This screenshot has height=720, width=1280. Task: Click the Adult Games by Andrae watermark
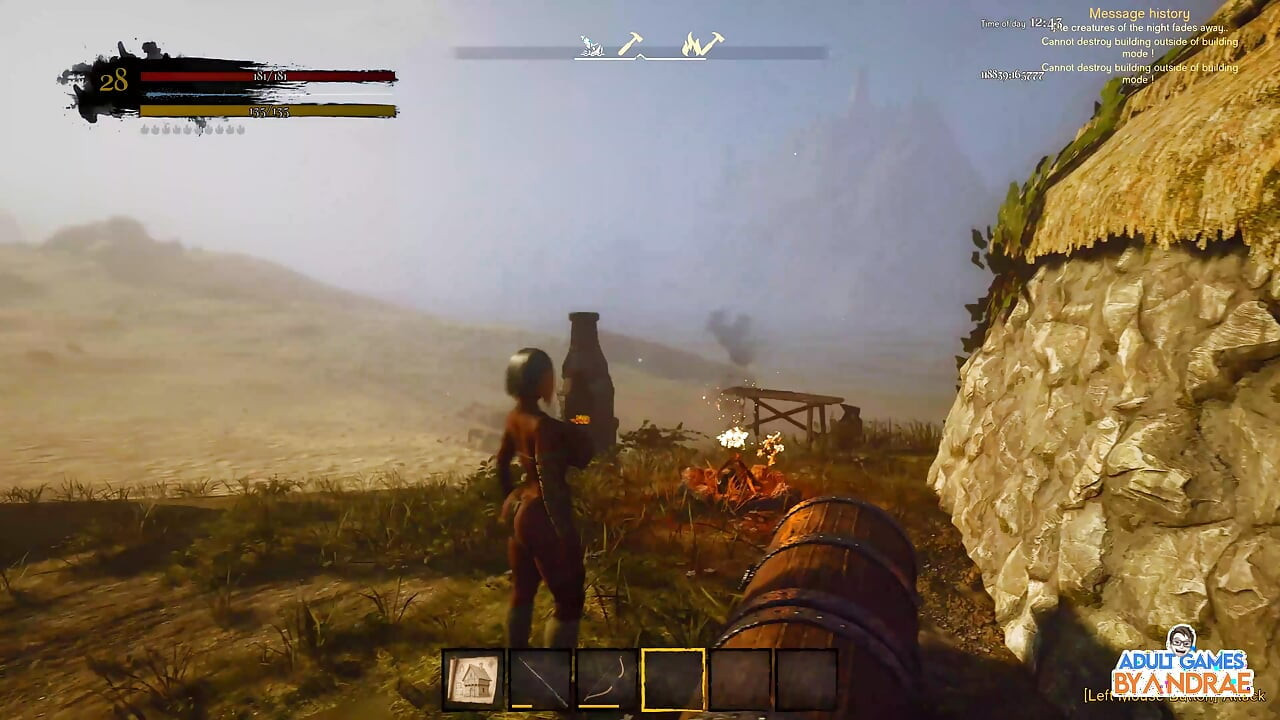[x=1182, y=663]
